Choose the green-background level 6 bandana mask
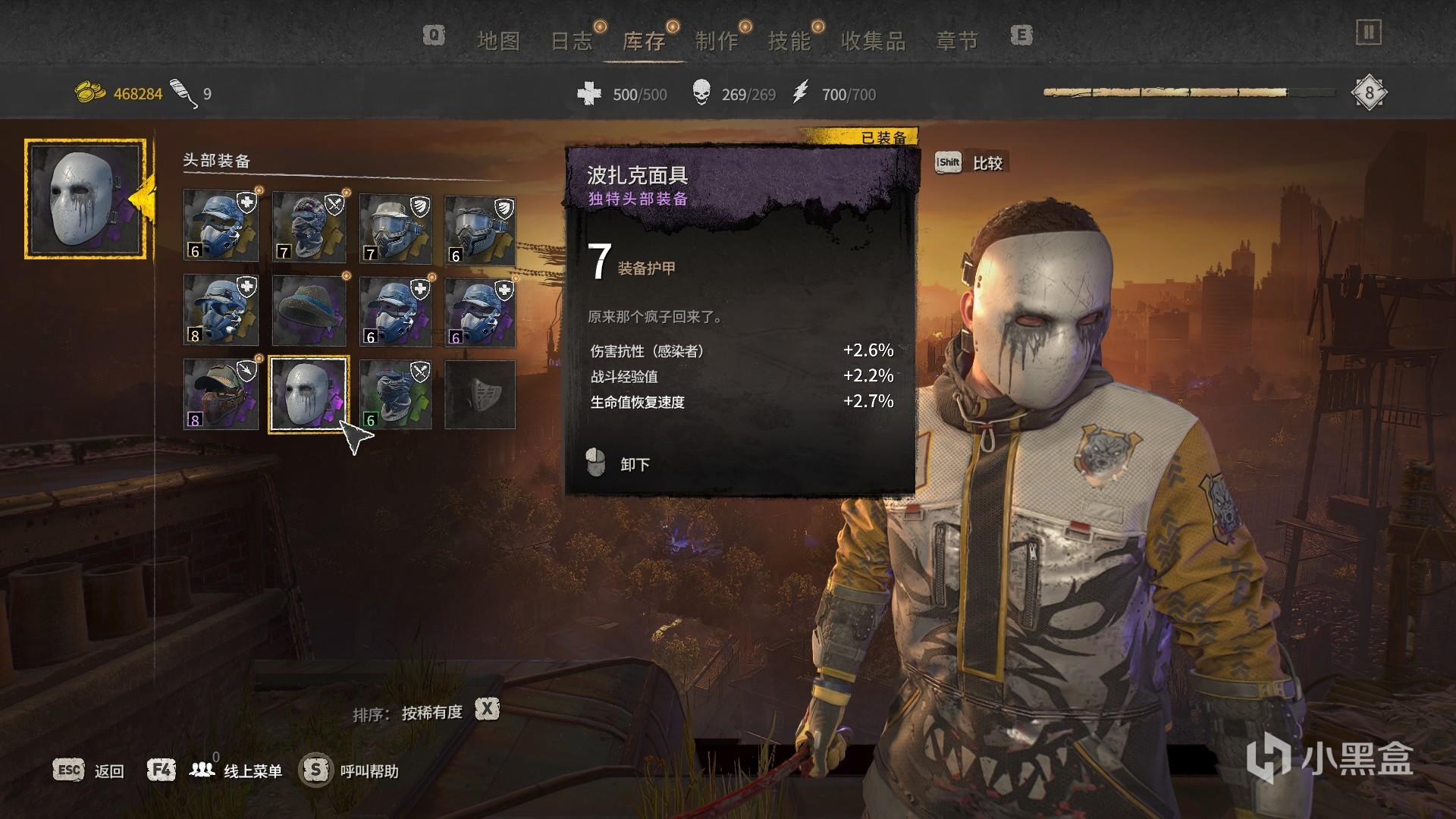 [395, 394]
